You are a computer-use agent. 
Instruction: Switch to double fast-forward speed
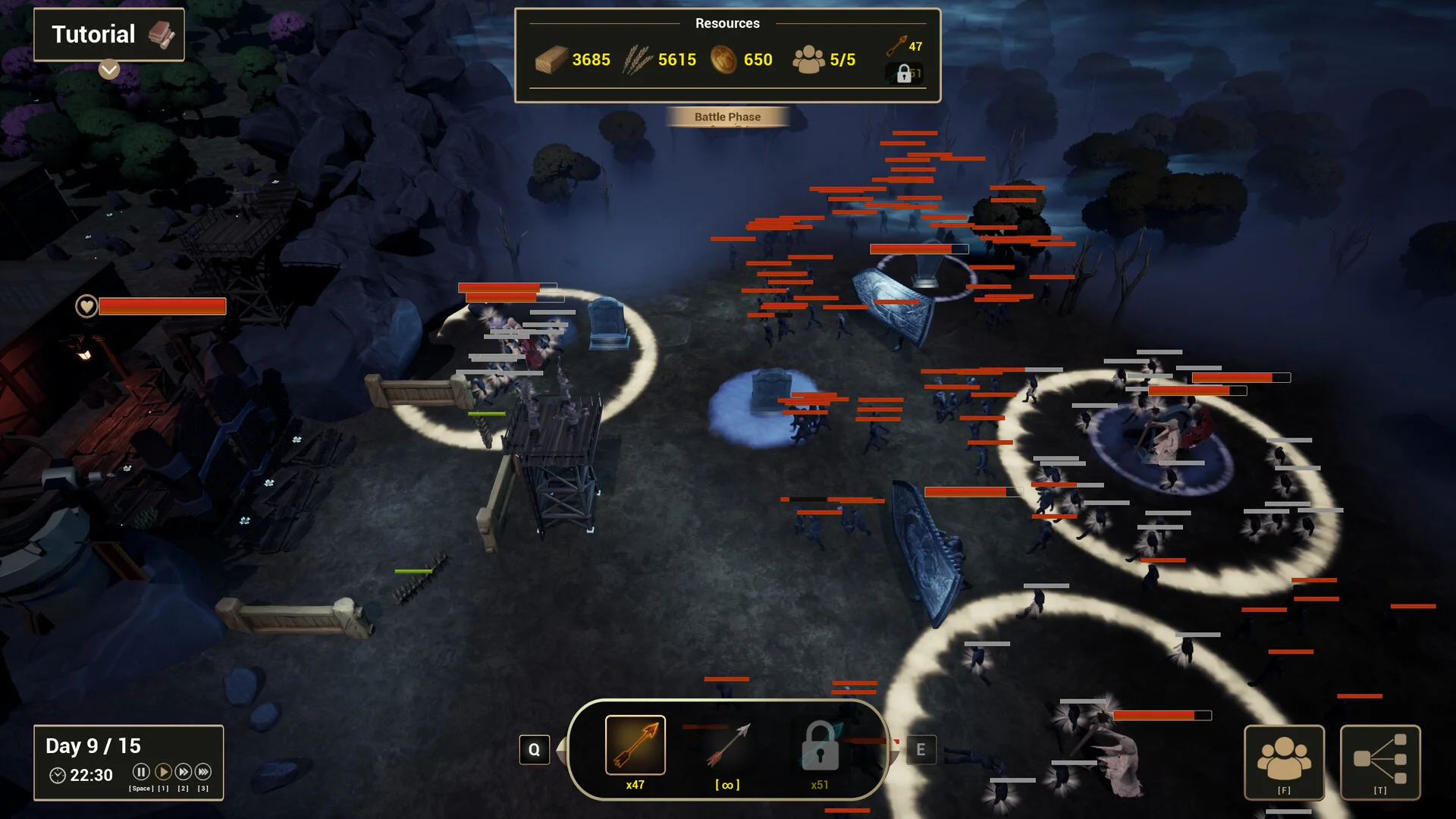click(x=183, y=772)
